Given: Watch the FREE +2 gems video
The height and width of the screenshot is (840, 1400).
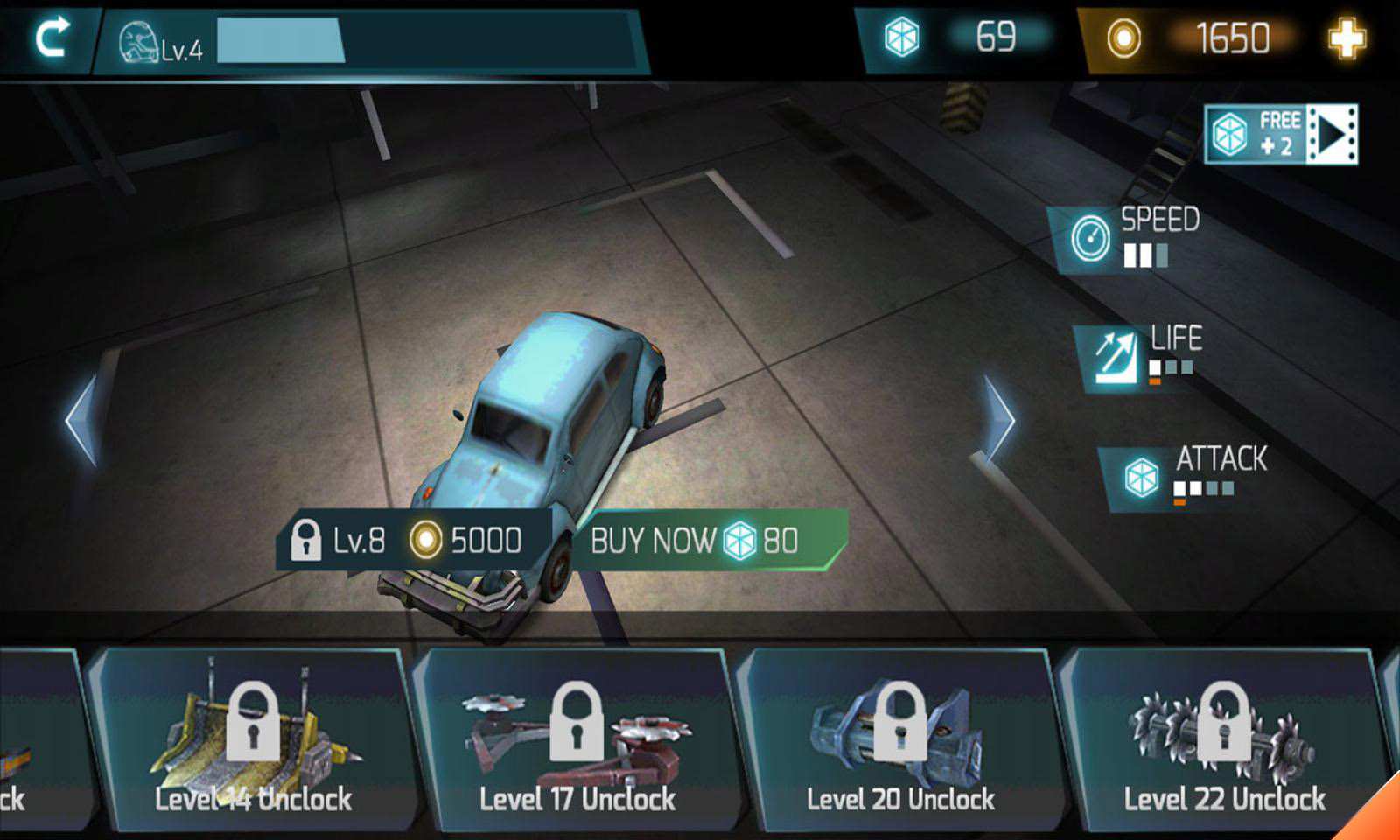Looking at the screenshot, I should [x=1281, y=134].
